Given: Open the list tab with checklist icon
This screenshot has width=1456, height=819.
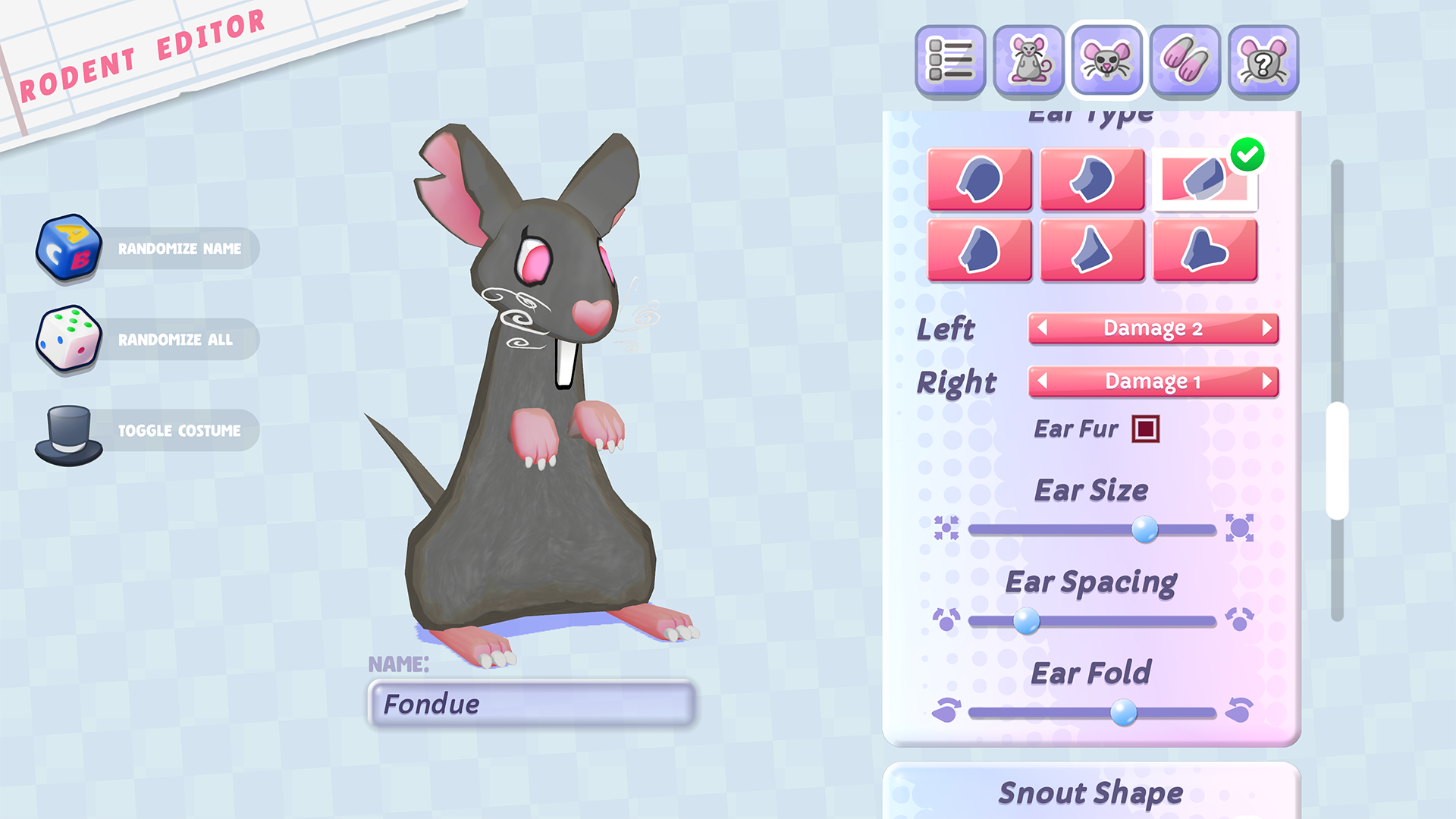Looking at the screenshot, I should tap(950, 61).
